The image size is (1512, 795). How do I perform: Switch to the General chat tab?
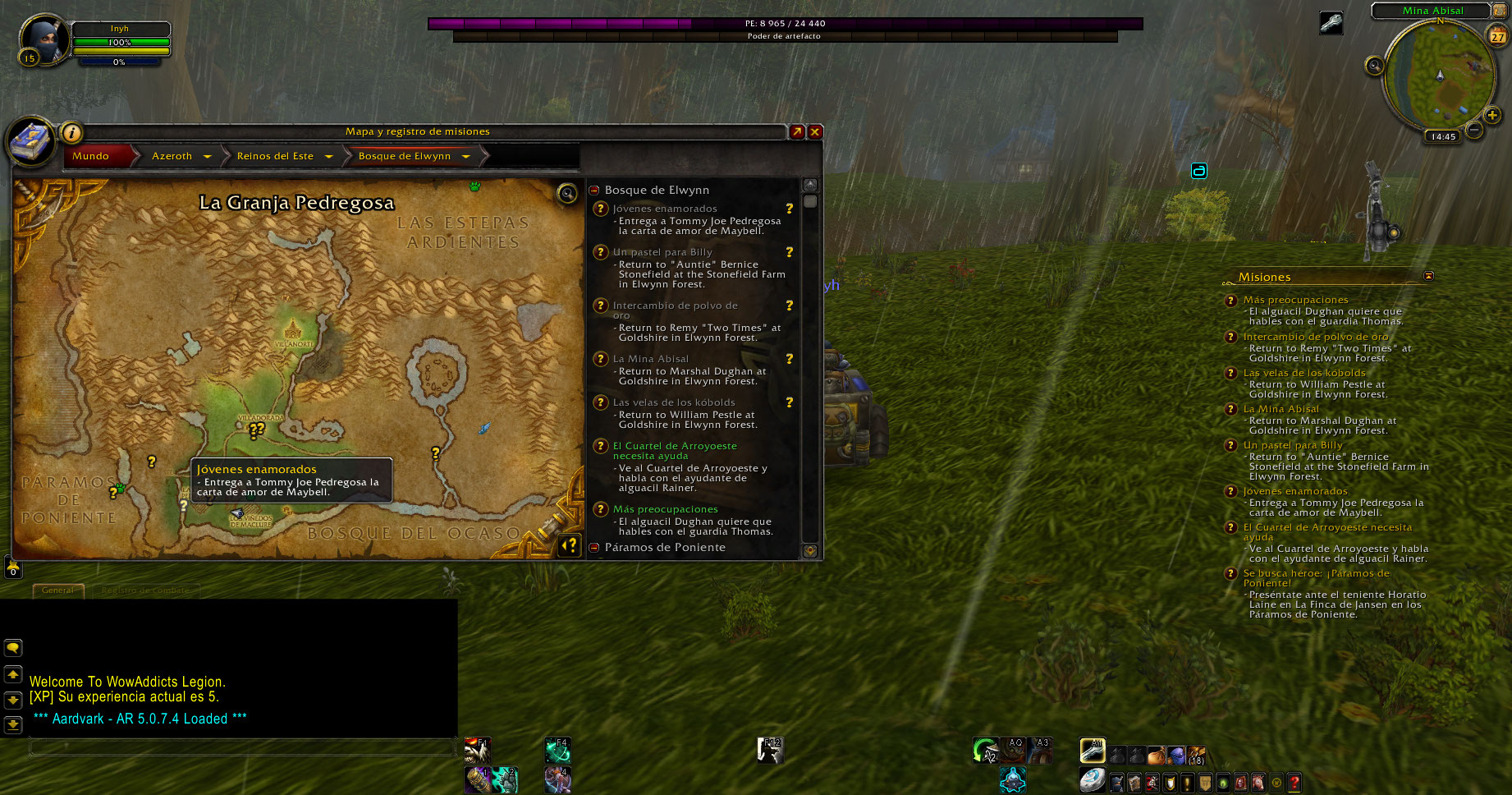pyautogui.click(x=57, y=590)
